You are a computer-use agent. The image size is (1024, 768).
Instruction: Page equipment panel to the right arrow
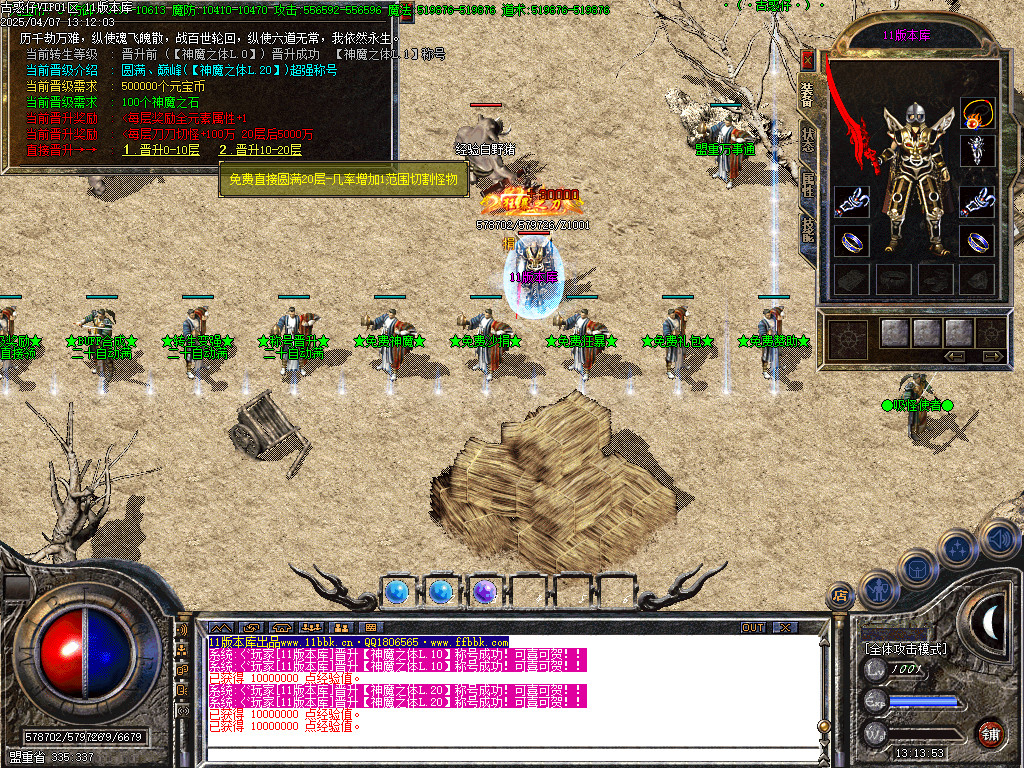click(x=992, y=356)
